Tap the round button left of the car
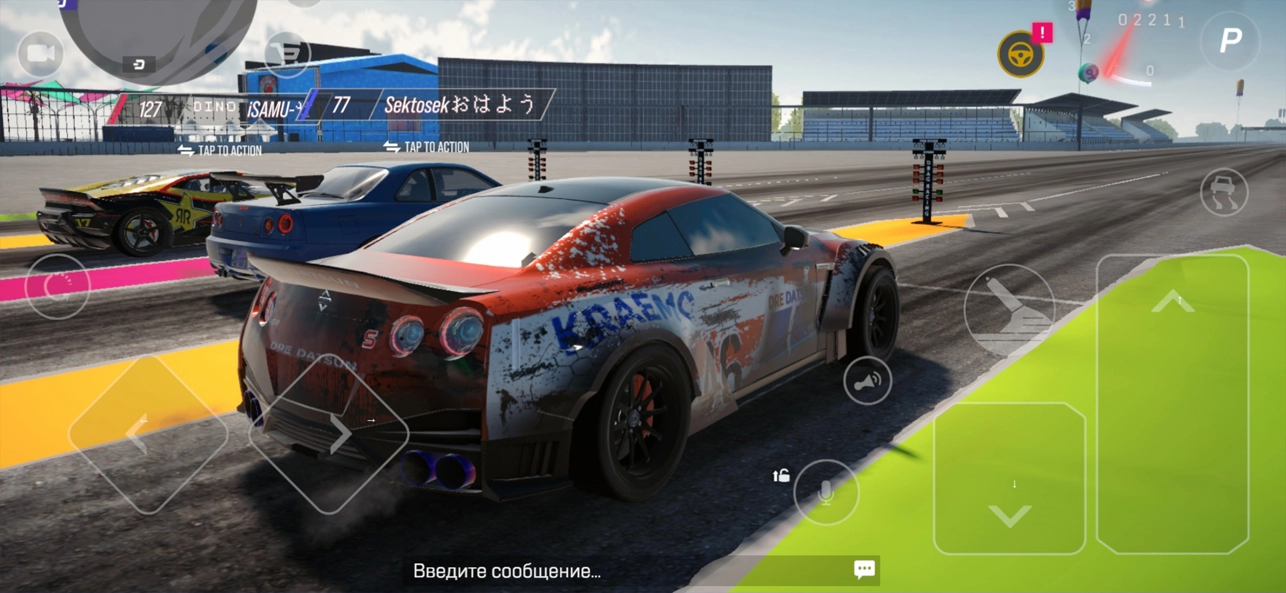The image size is (1286, 593). [57, 286]
